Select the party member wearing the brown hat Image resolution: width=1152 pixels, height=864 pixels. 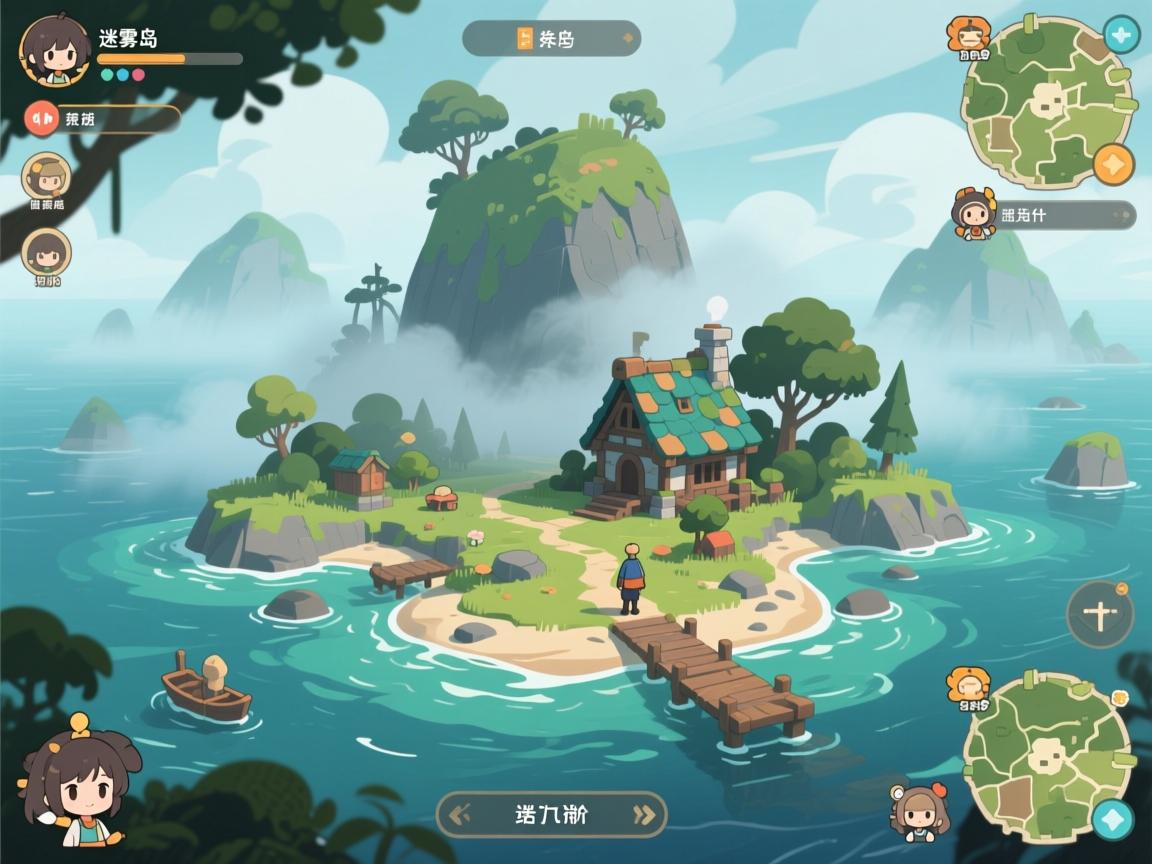[46, 178]
